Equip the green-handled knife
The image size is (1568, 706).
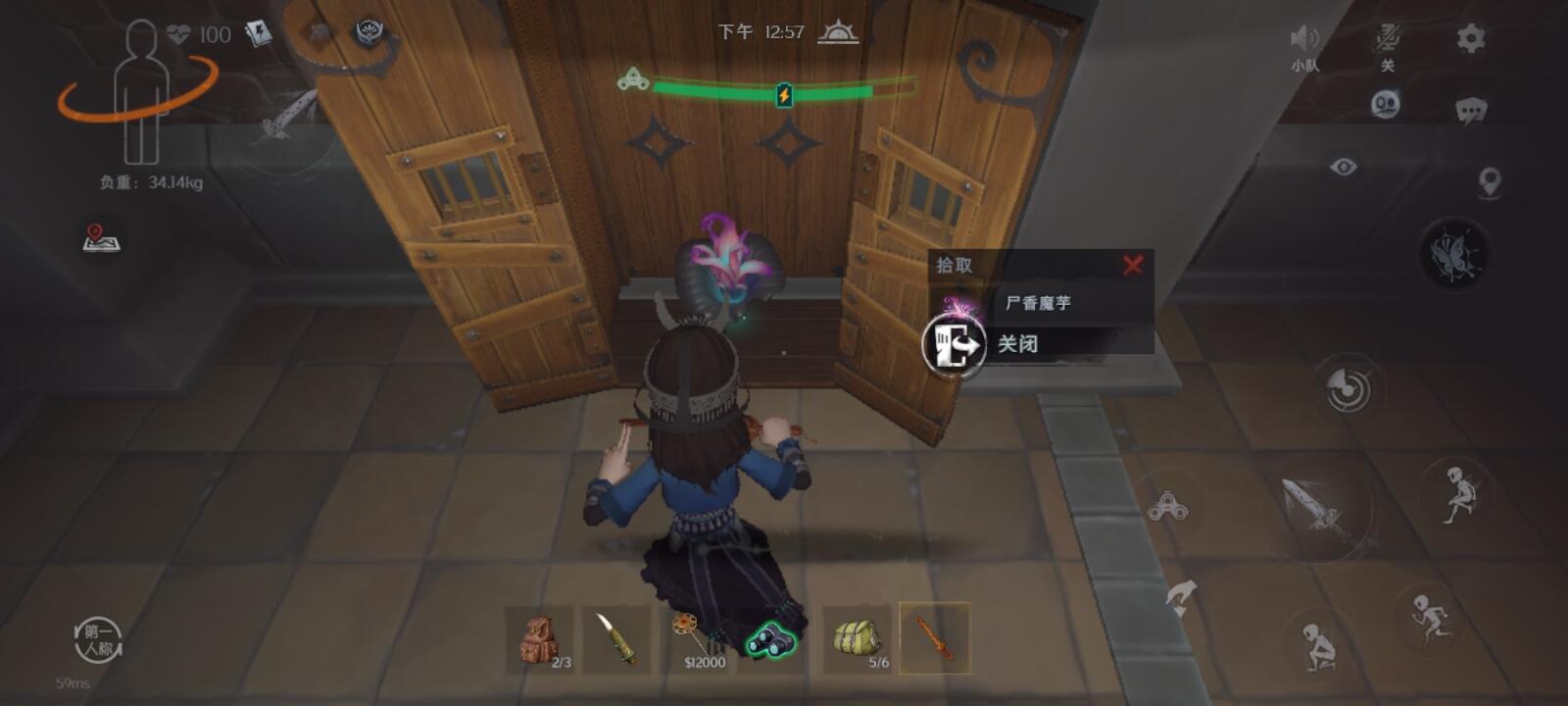point(616,639)
